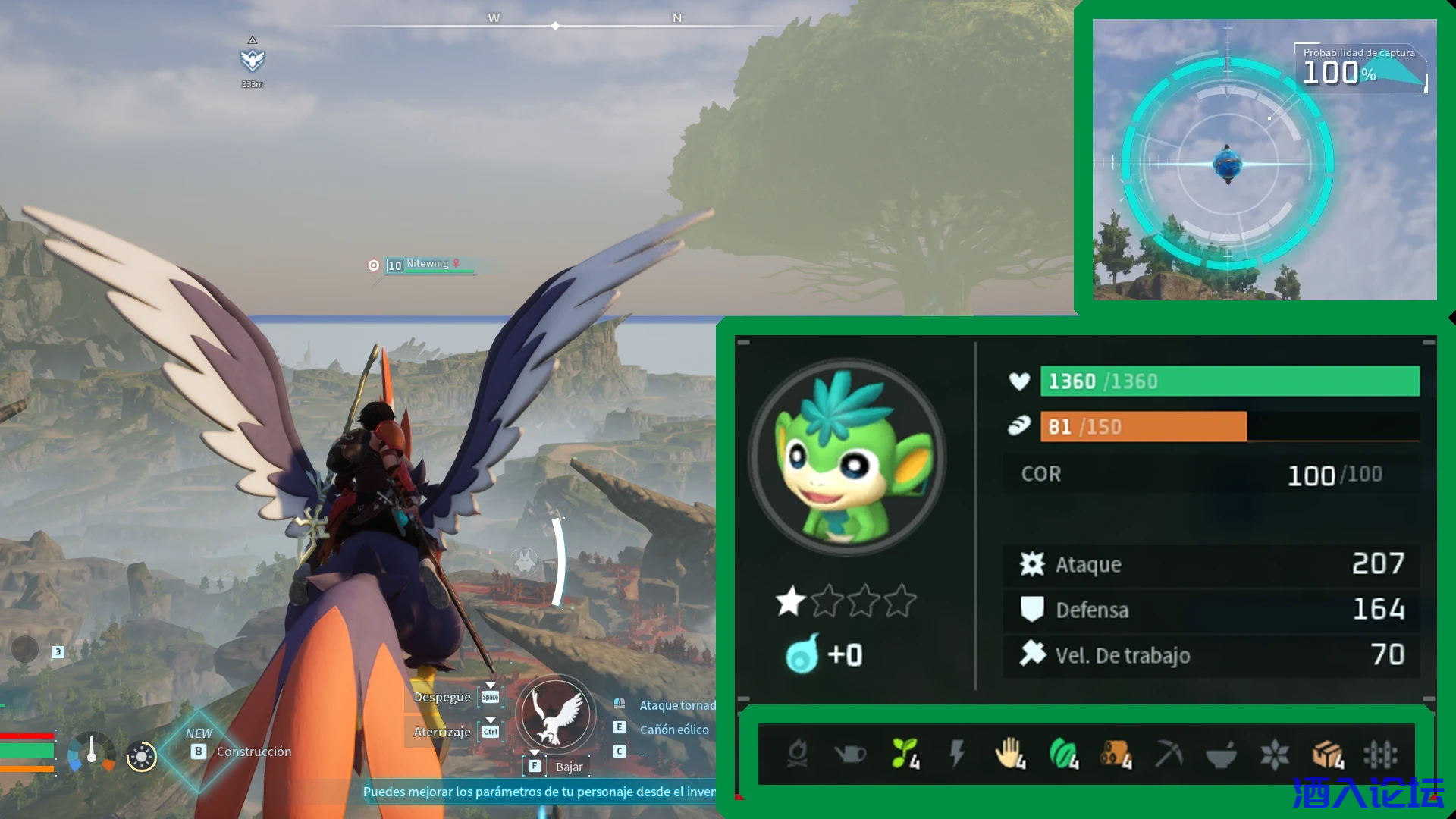
Task: Select the cardboard box transporting icon
Action: (x=1327, y=754)
